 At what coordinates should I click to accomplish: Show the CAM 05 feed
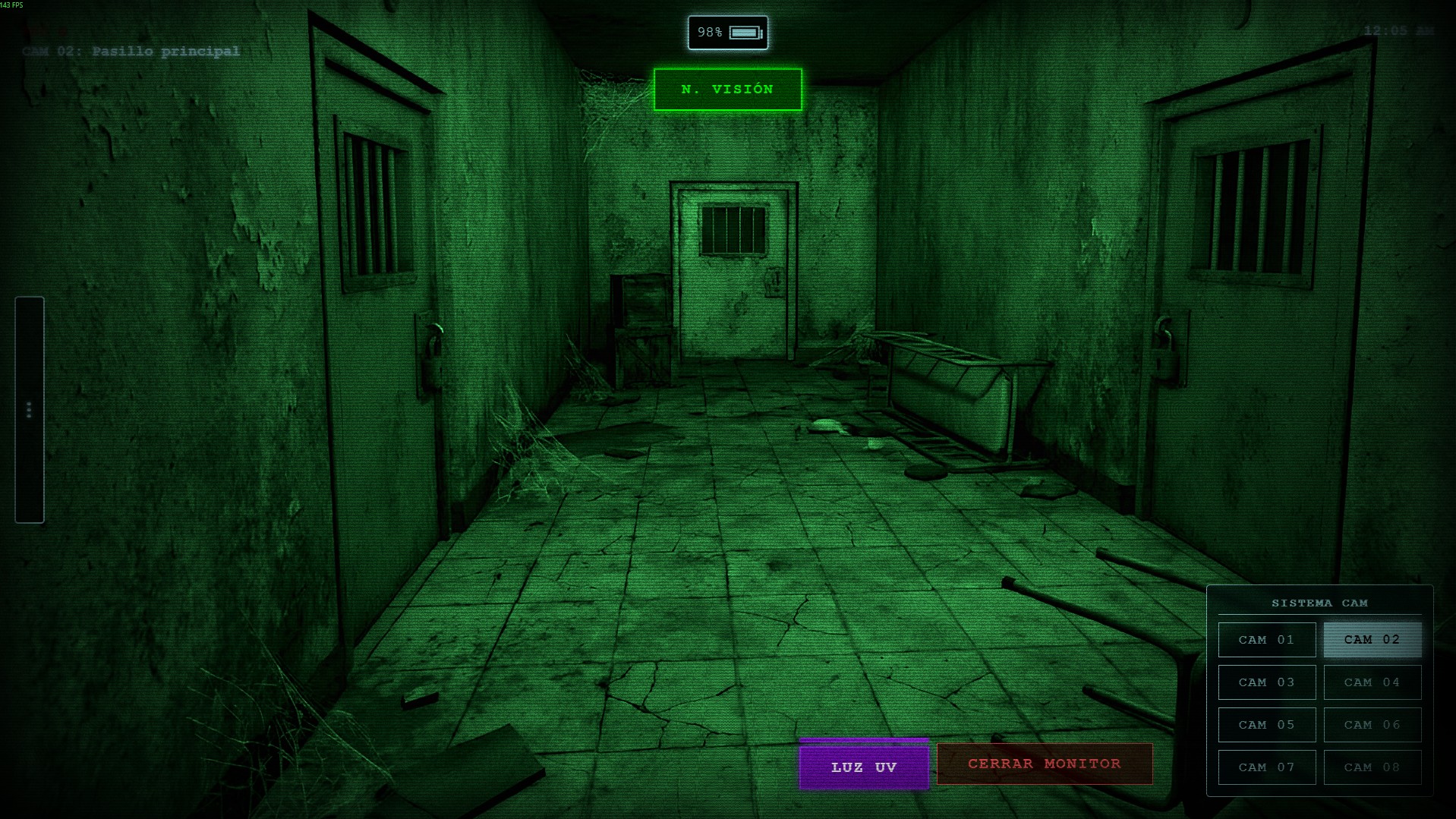click(1266, 725)
